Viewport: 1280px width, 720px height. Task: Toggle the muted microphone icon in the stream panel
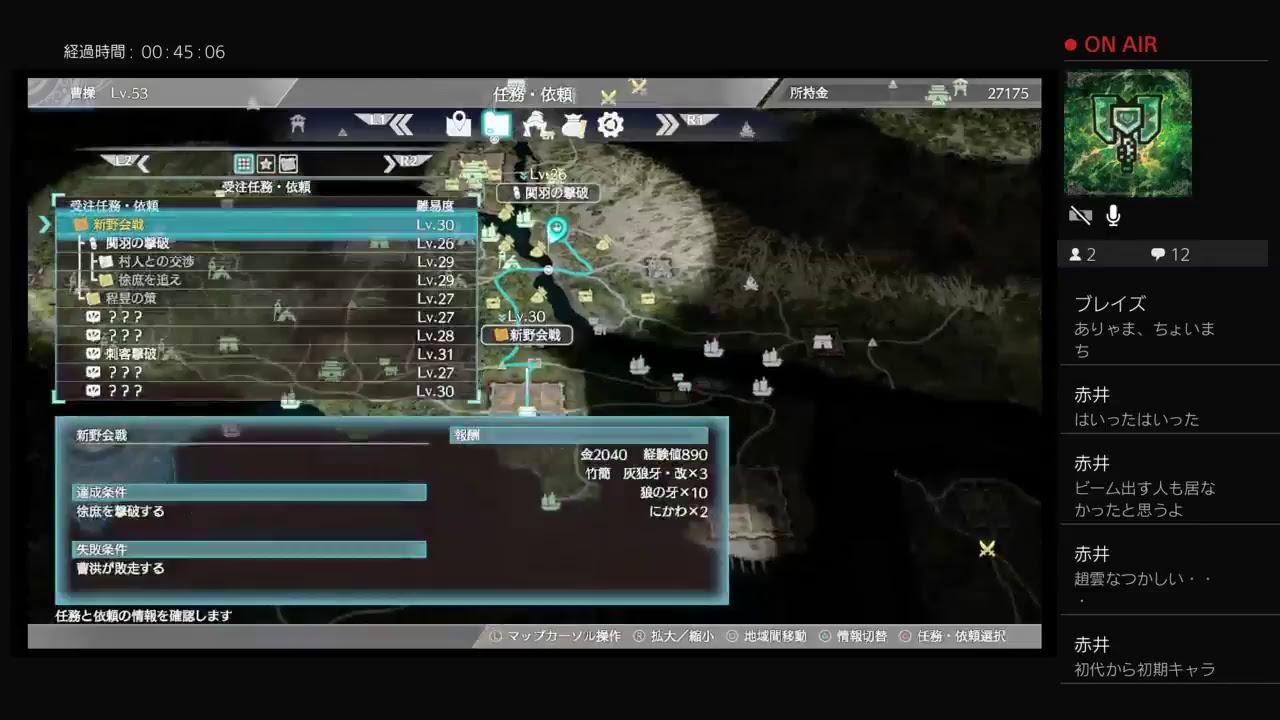pyautogui.click(x=1112, y=215)
